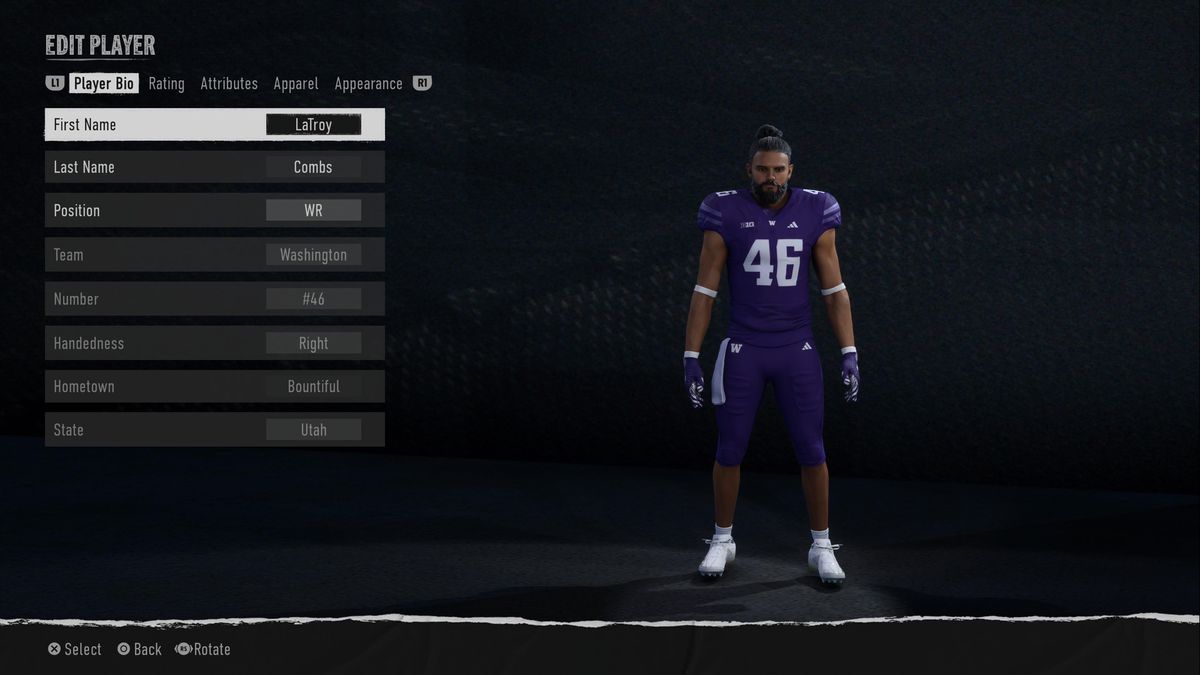The width and height of the screenshot is (1200, 675).
Task: Select the Team row showing Washington
Action: (x=215, y=255)
